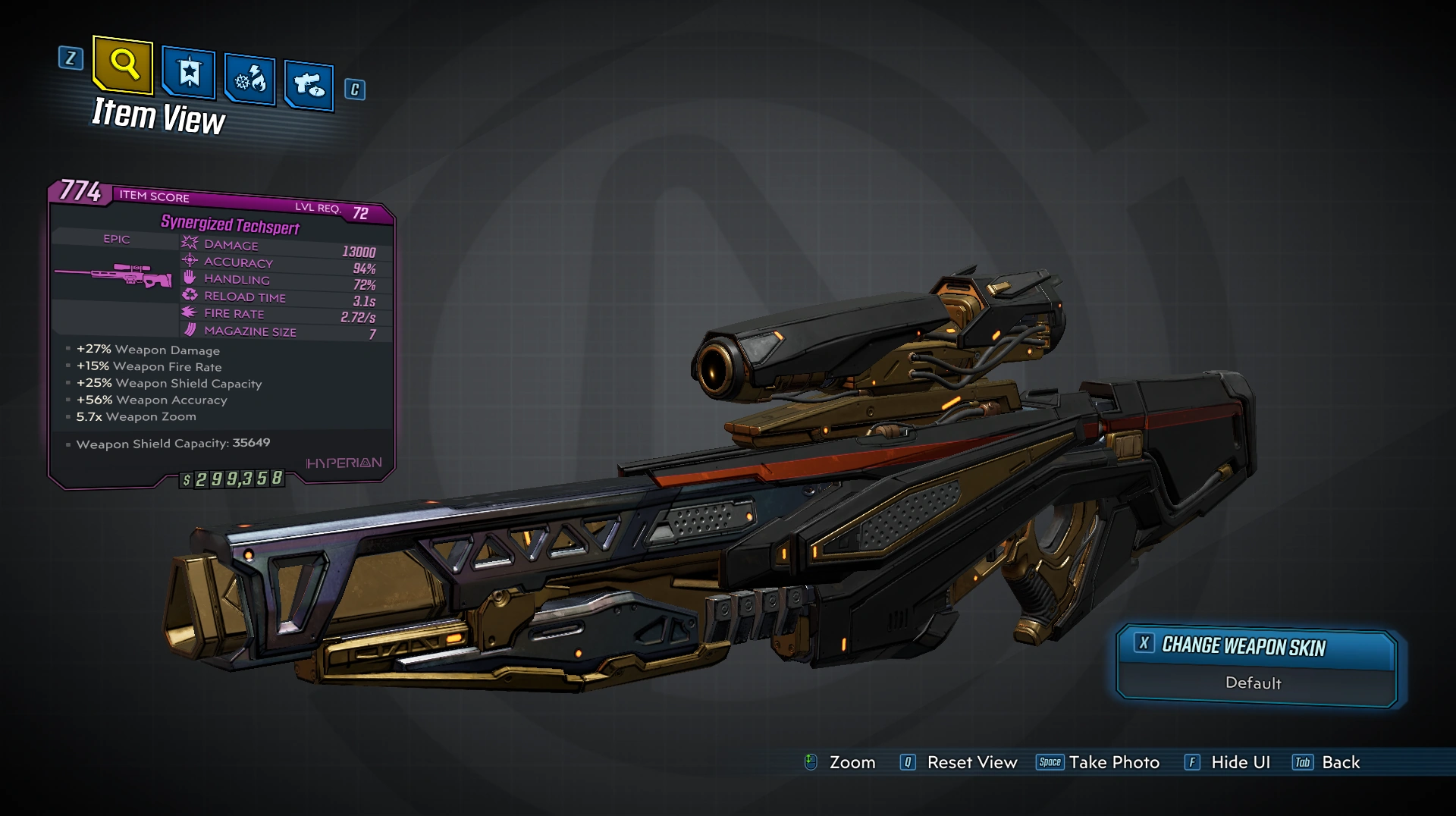Switch to the gun with eye tab
The width and height of the screenshot is (1456, 816).
309,85
